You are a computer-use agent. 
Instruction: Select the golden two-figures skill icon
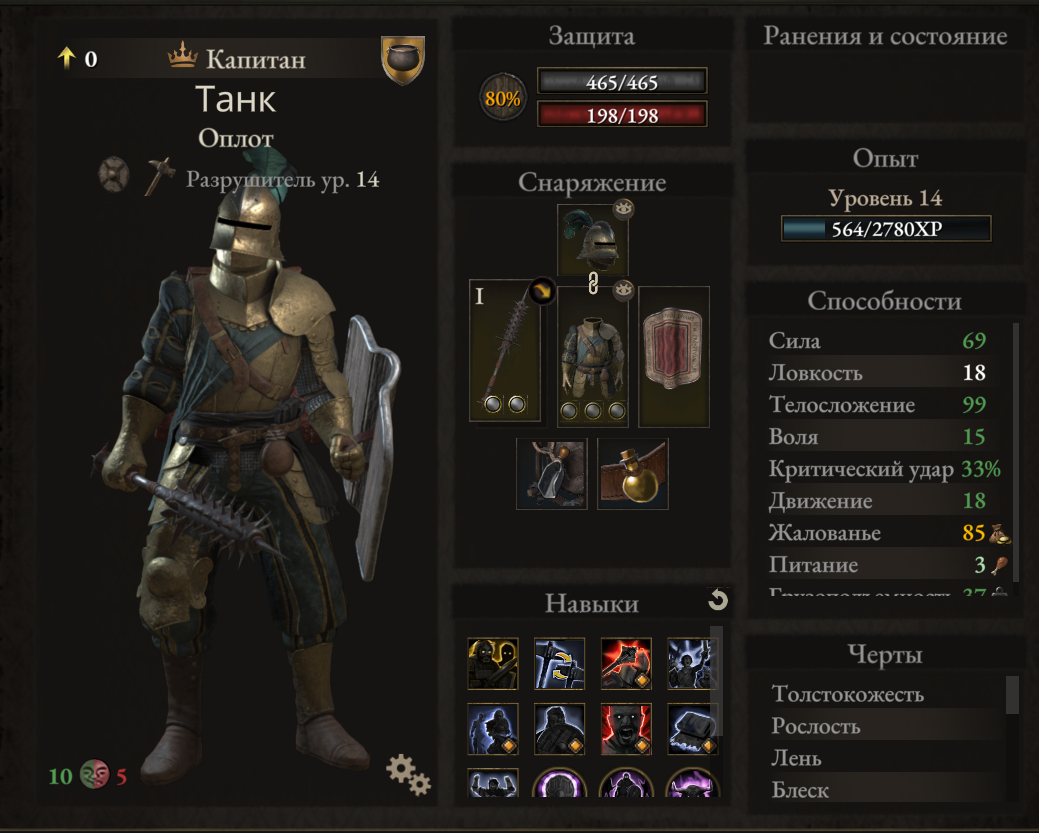tap(493, 664)
